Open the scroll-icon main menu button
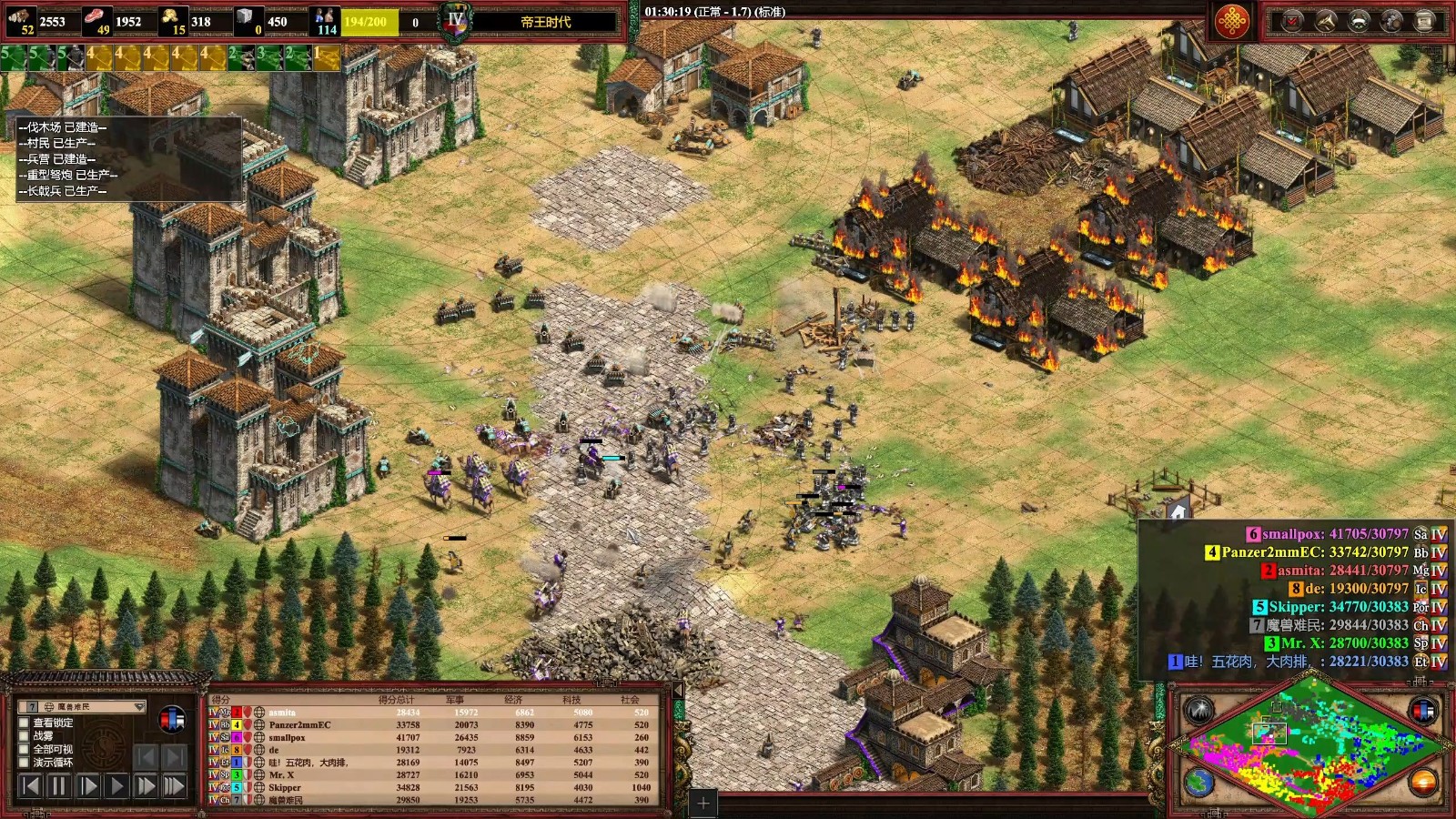1456x819 pixels. [x=1425, y=21]
